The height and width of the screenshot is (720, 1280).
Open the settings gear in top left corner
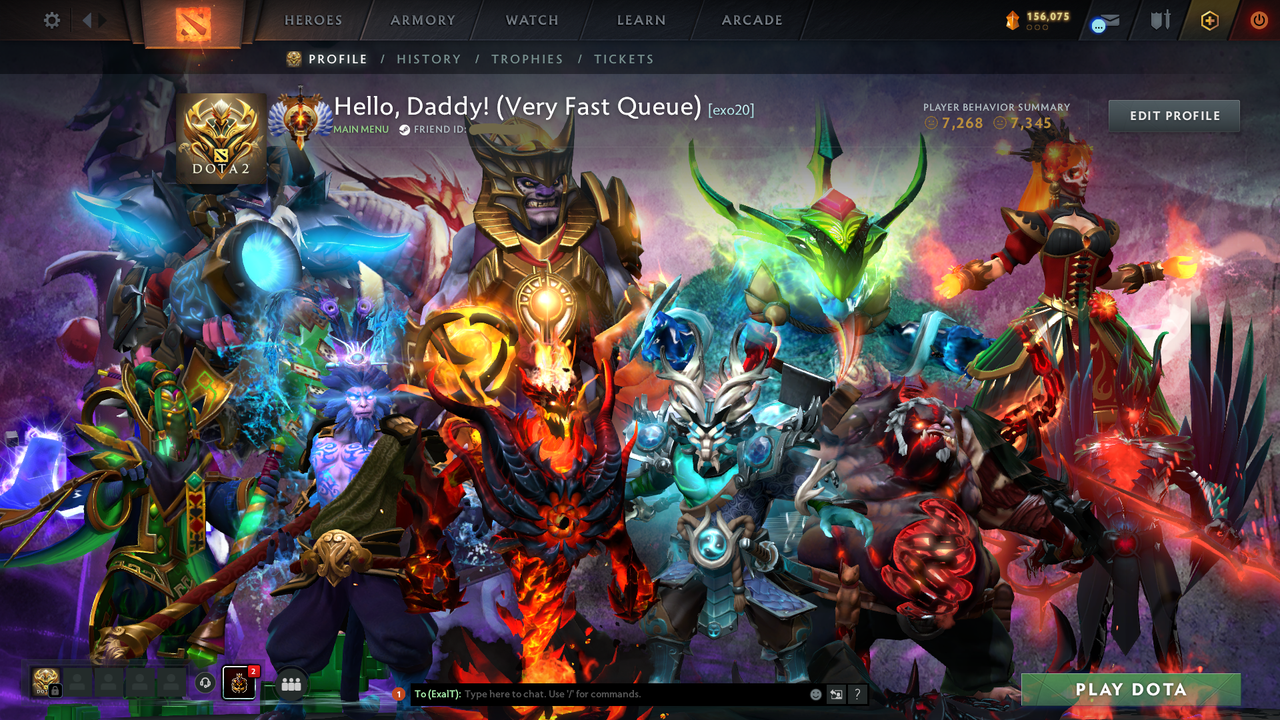point(52,19)
